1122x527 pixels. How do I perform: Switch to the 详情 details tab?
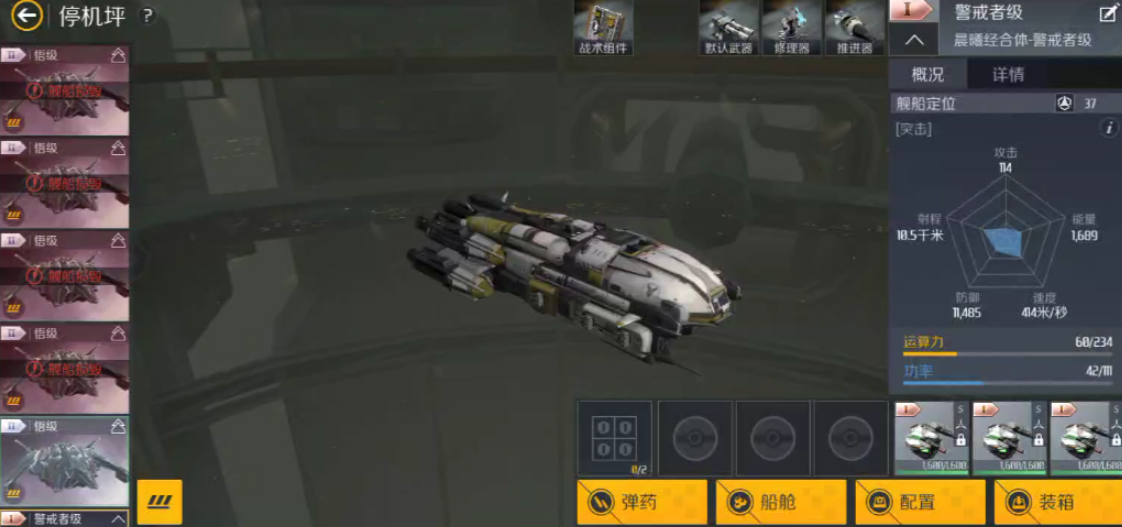[x=1007, y=74]
